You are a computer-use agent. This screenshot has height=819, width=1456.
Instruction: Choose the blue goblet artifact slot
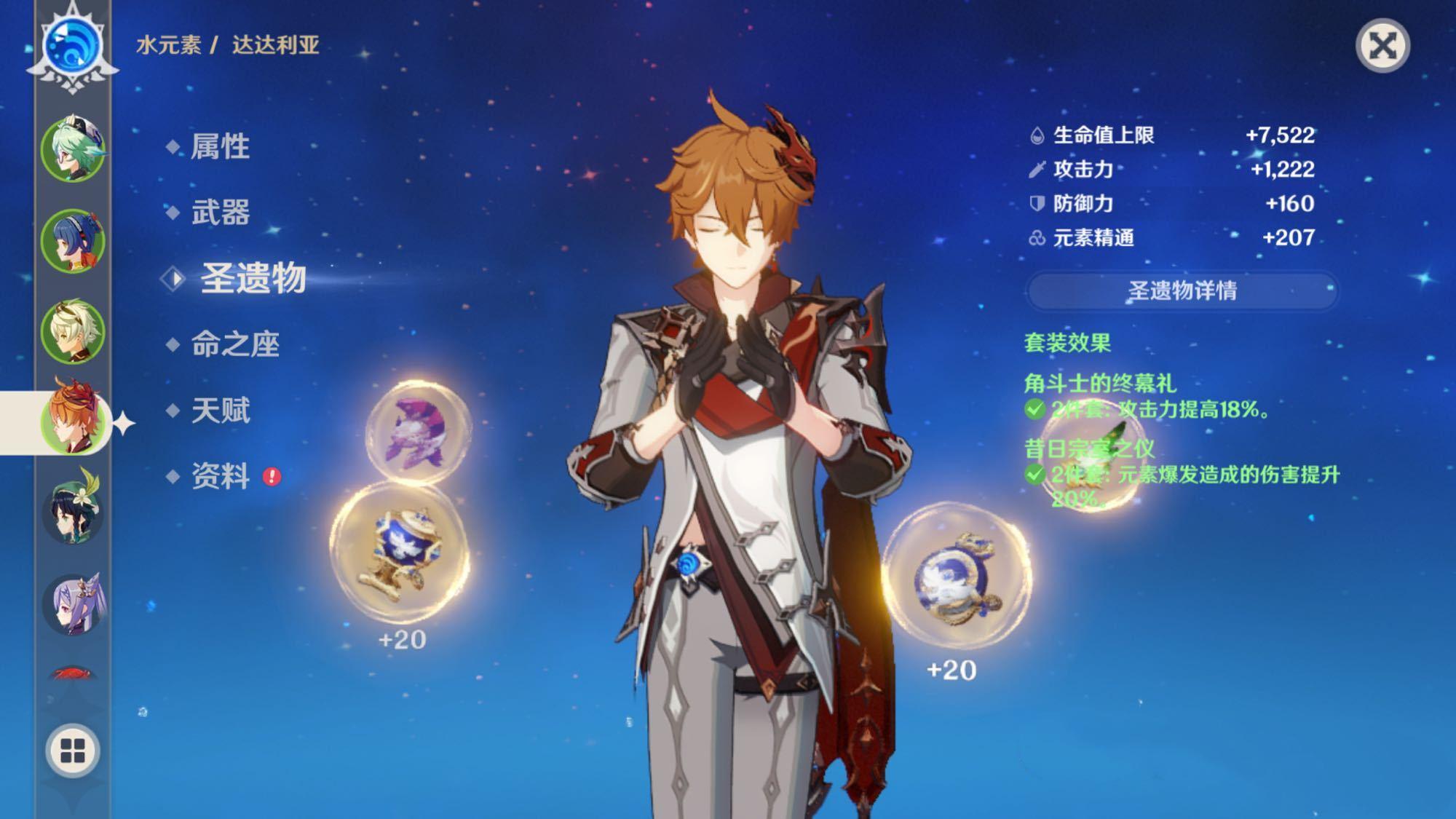[x=399, y=553]
